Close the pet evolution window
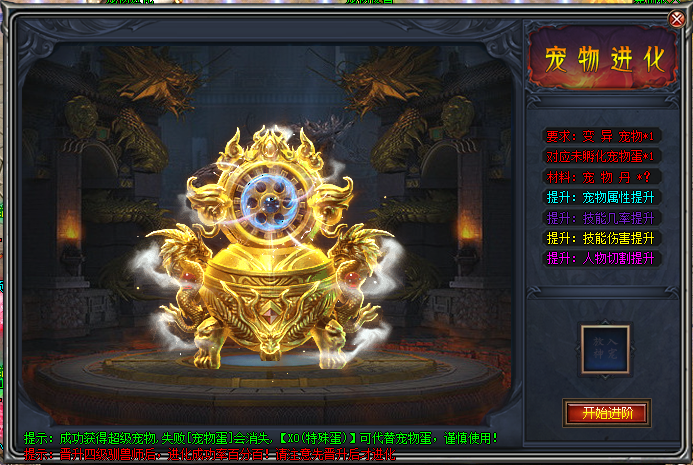This screenshot has width=693, height=465. click(x=677, y=19)
